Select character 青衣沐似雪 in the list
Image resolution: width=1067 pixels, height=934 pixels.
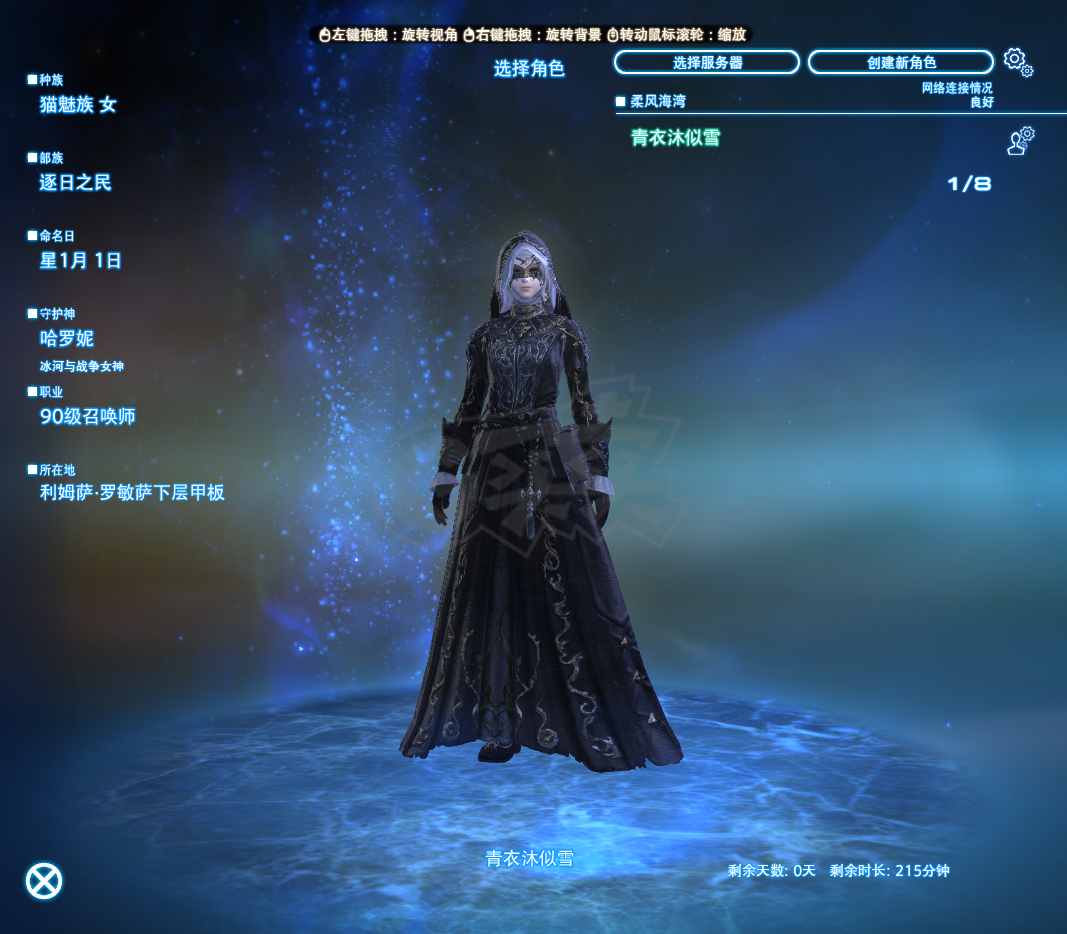[x=676, y=138]
